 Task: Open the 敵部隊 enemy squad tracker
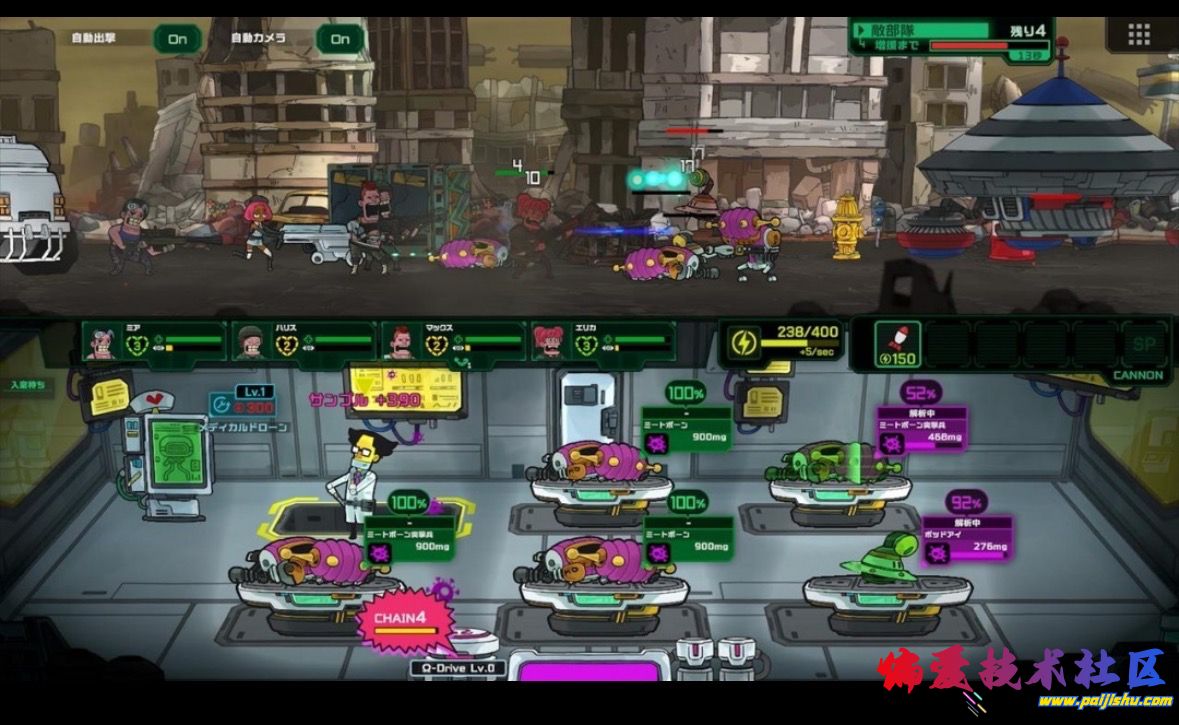click(948, 37)
